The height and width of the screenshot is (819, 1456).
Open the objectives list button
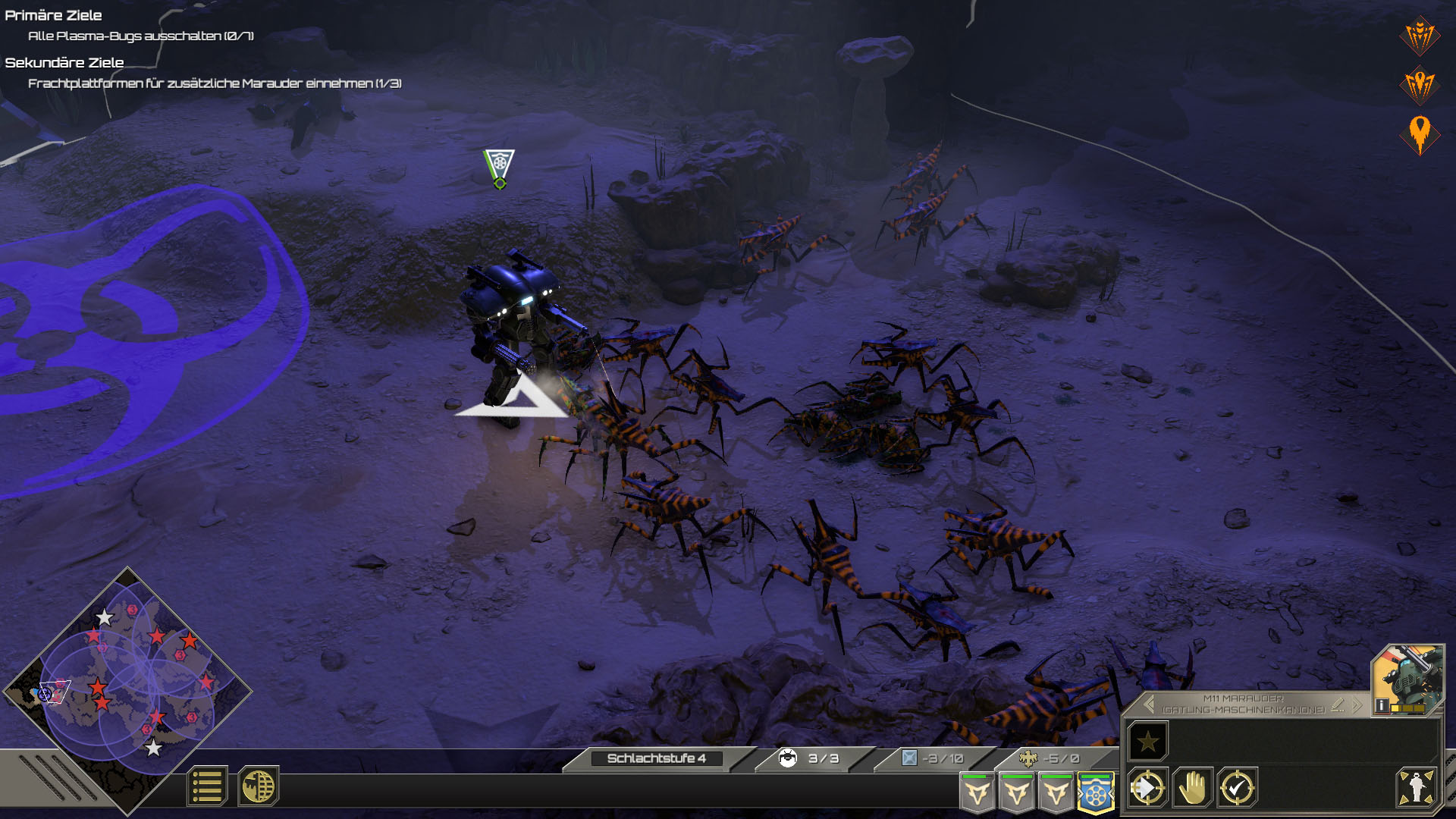click(206, 786)
